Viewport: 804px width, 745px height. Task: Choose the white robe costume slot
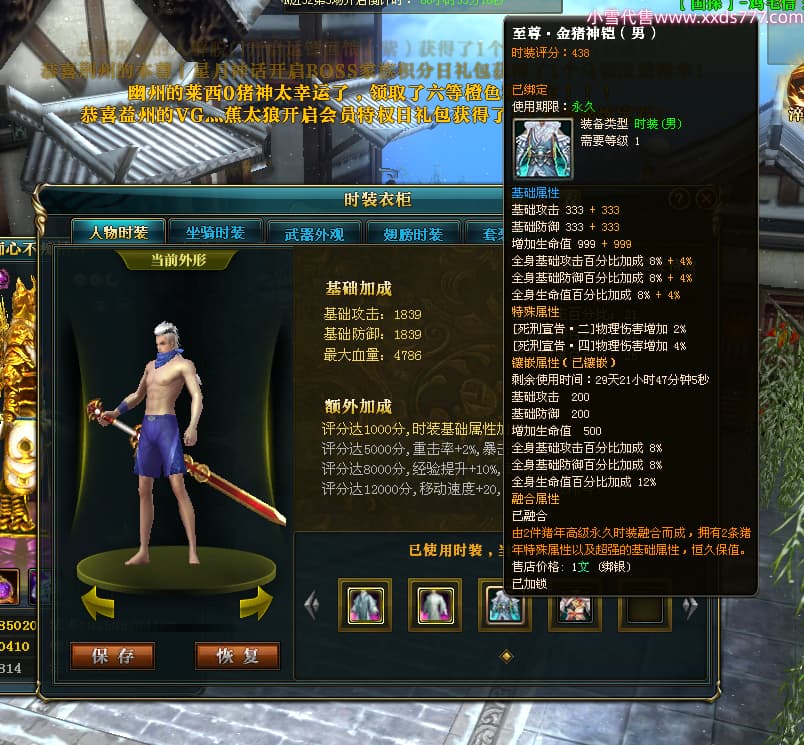click(x=434, y=604)
